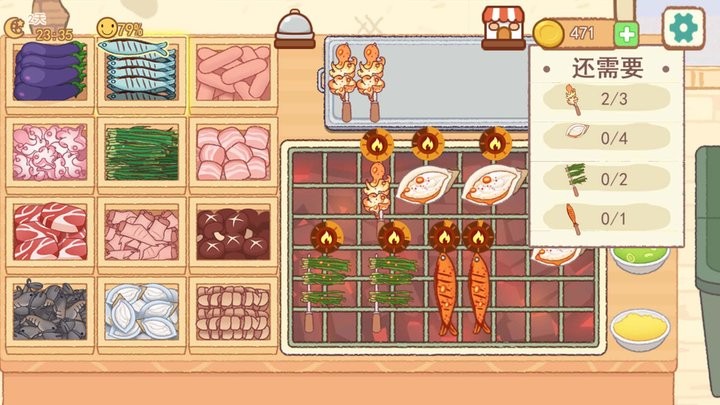The image size is (720, 405).
Task: Pick the white oyster shell ingredient bin
Action: tap(141, 308)
